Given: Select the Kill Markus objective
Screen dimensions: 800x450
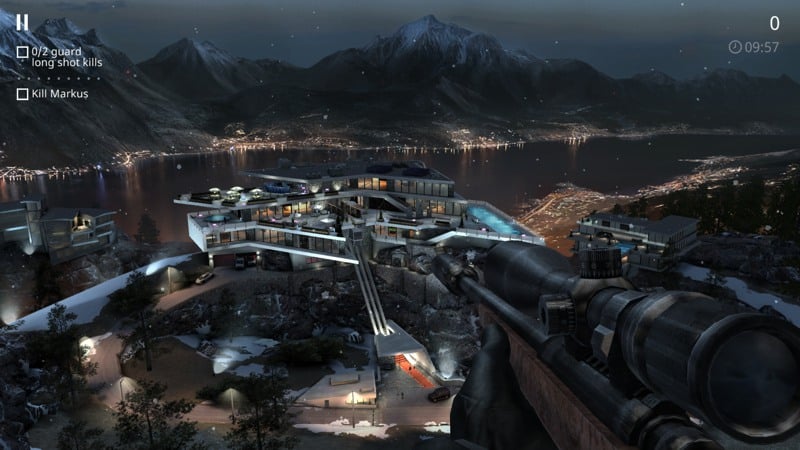Looking at the screenshot, I should point(53,94).
